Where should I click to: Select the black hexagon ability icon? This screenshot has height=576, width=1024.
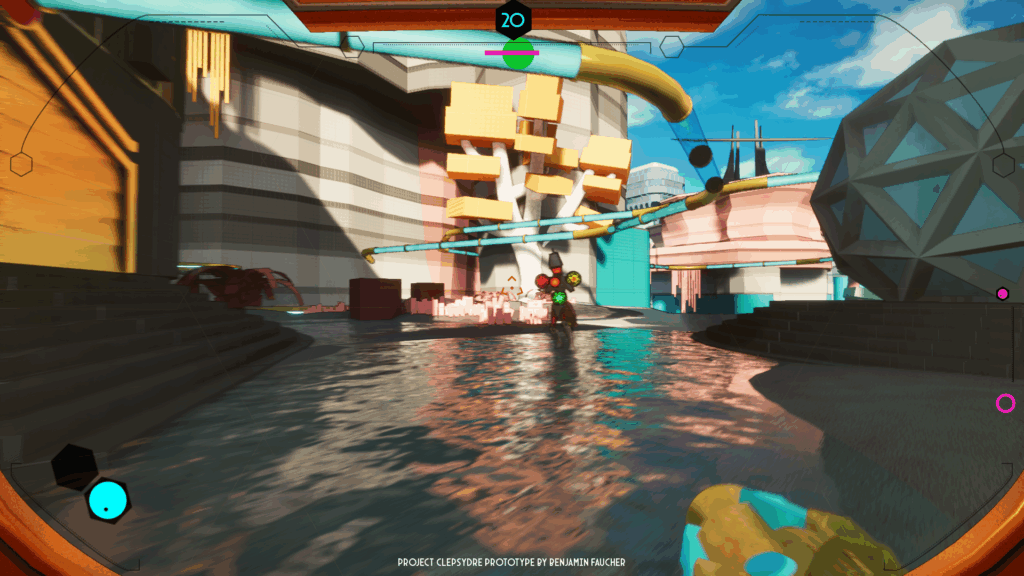click(74, 466)
